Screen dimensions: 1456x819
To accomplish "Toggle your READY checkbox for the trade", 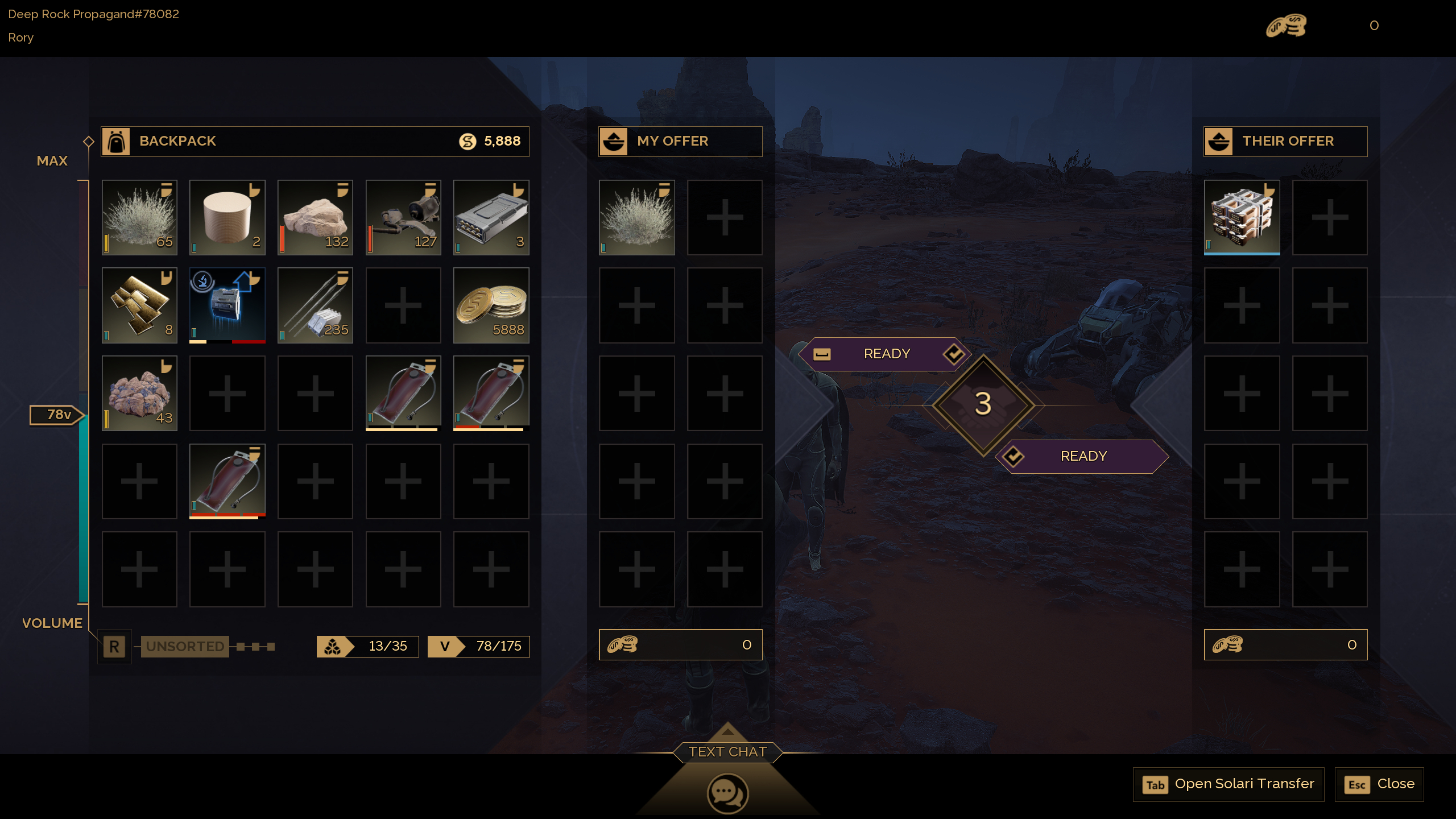I will tap(953, 353).
